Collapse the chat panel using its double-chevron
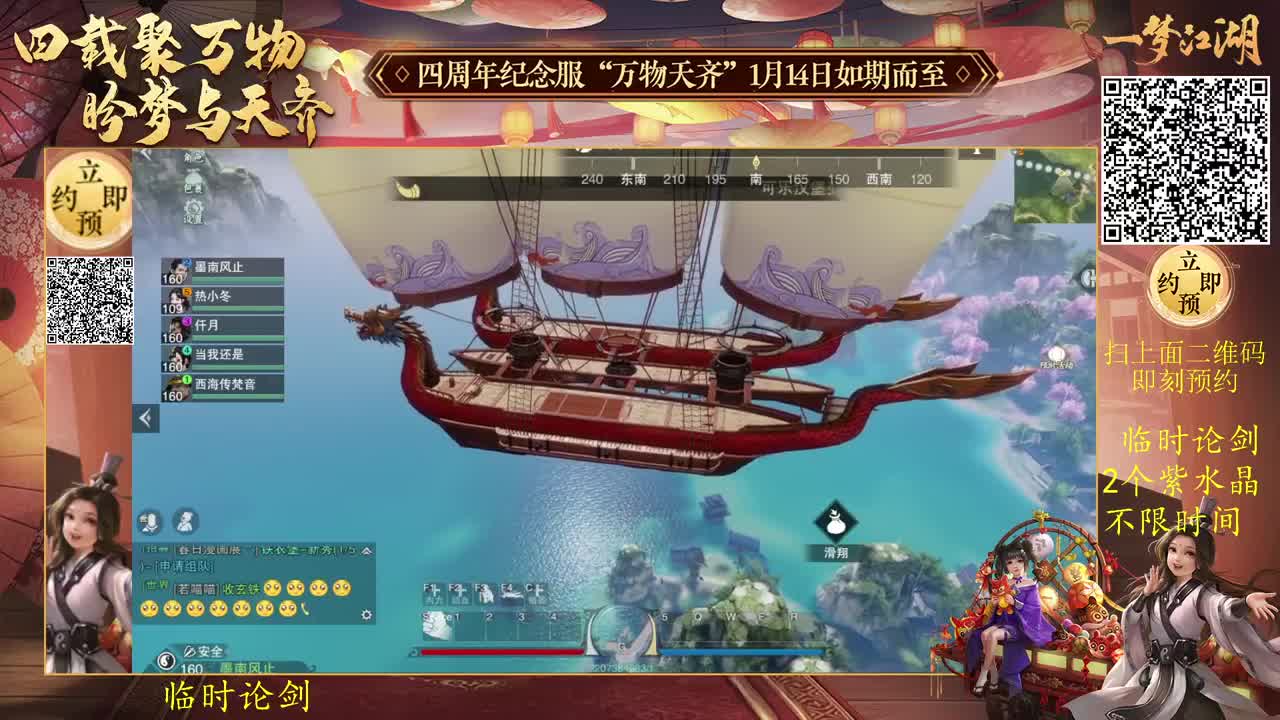 point(367,551)
